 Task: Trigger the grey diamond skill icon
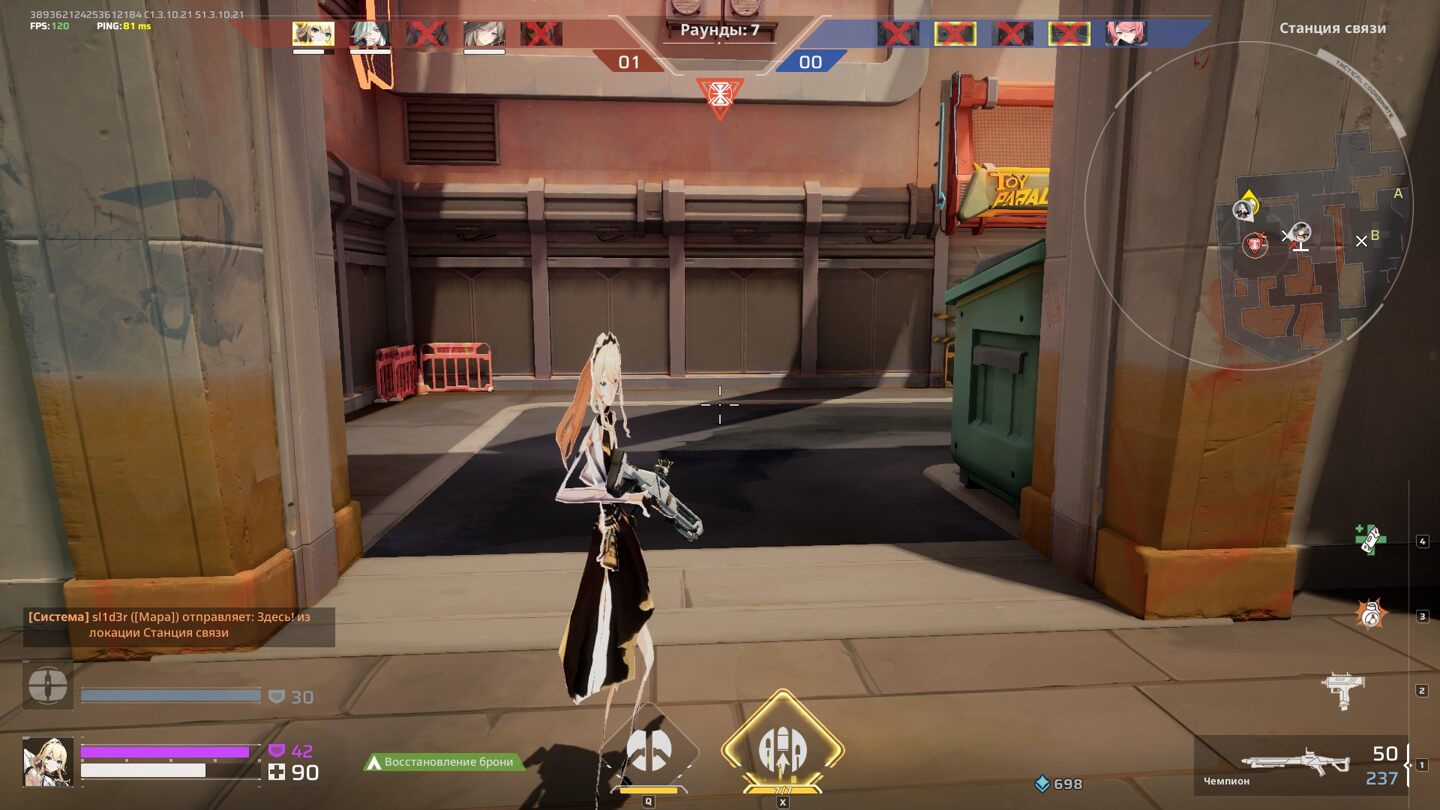point(649,751)
